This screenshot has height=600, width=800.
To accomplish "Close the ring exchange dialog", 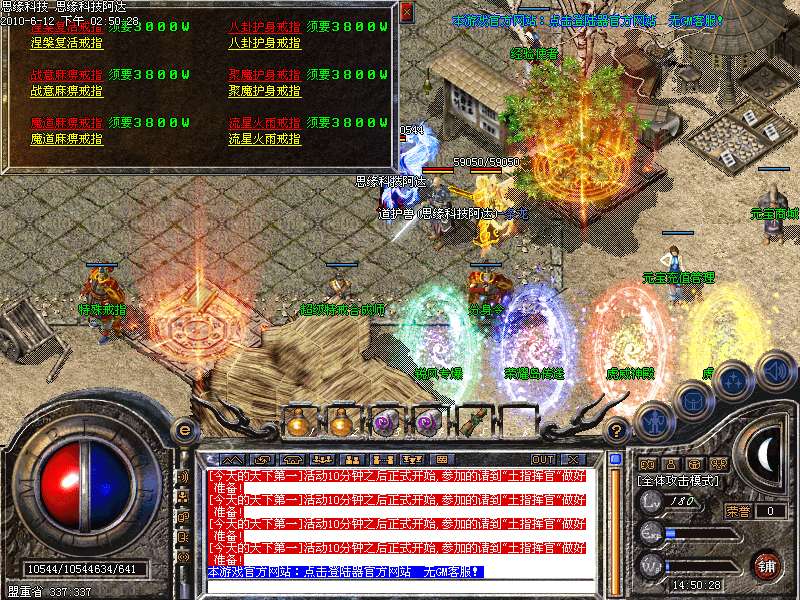I will click(405, 13).
